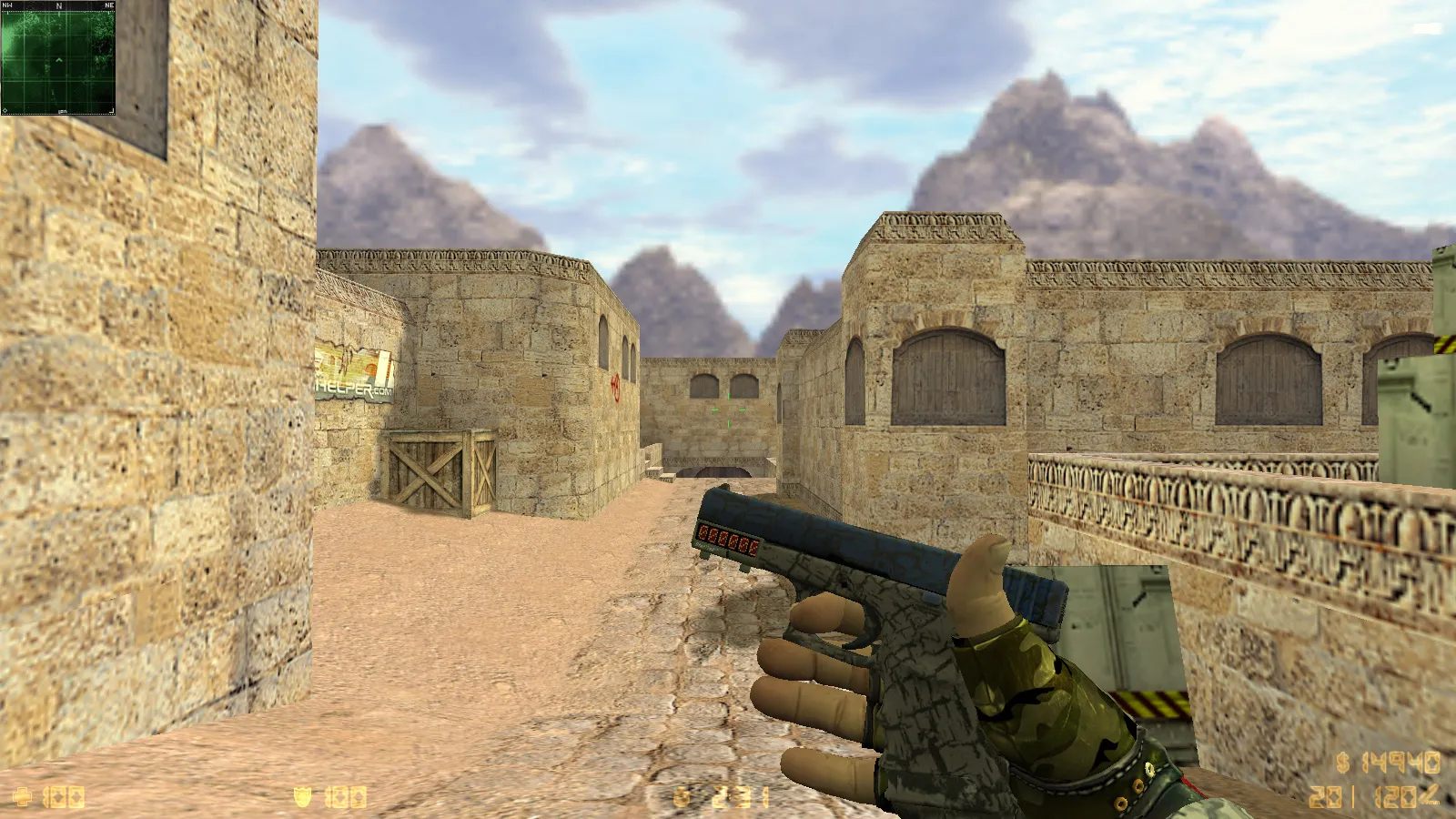The height and width of the screenshot is (819, 1456).
Task: Click the NW compass label on the radar
Action: pos(8,5)
